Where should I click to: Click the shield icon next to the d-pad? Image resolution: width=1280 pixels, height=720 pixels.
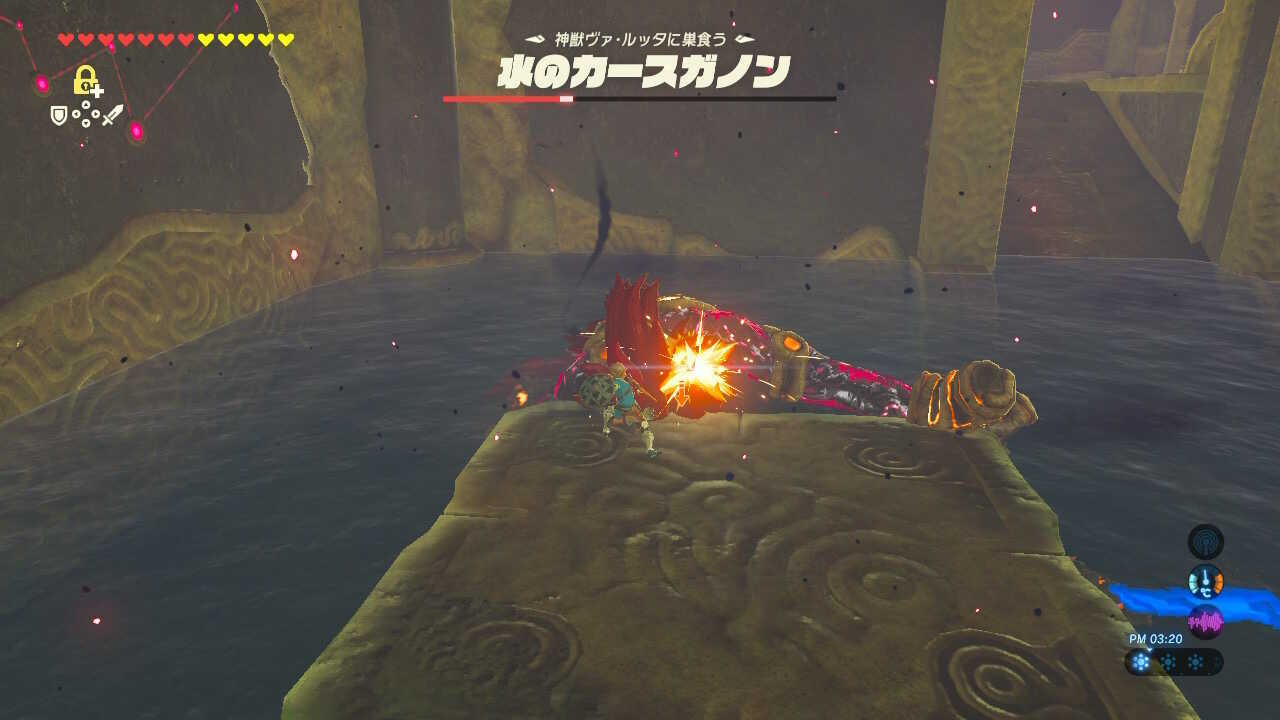[58, 116]
